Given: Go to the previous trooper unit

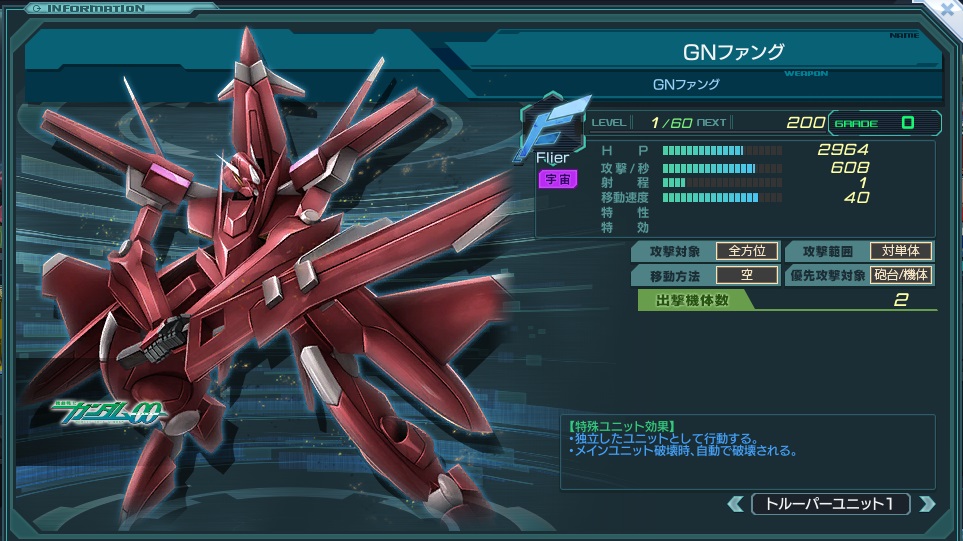Looking at the screenshot, I should pyautogui.click(x=736, y=504).
